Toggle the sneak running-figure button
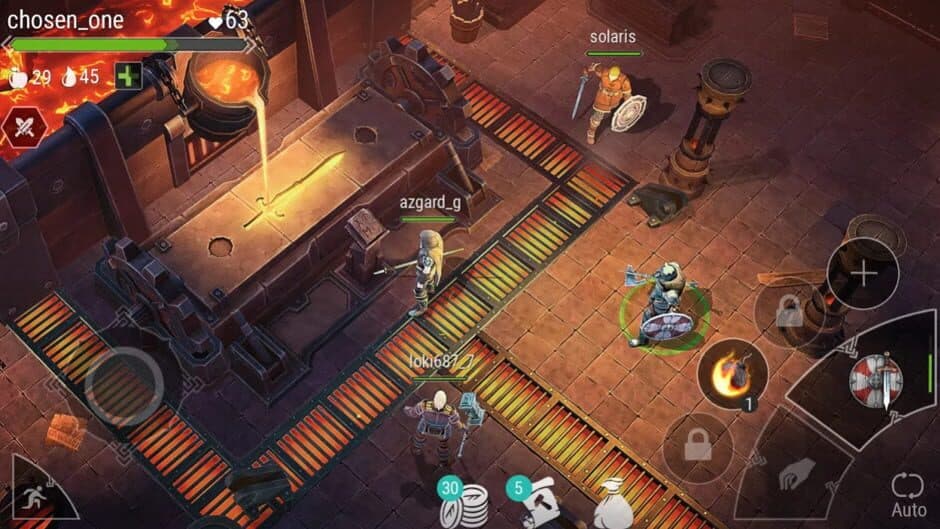The image size is (940, 529). coord(31,493)
